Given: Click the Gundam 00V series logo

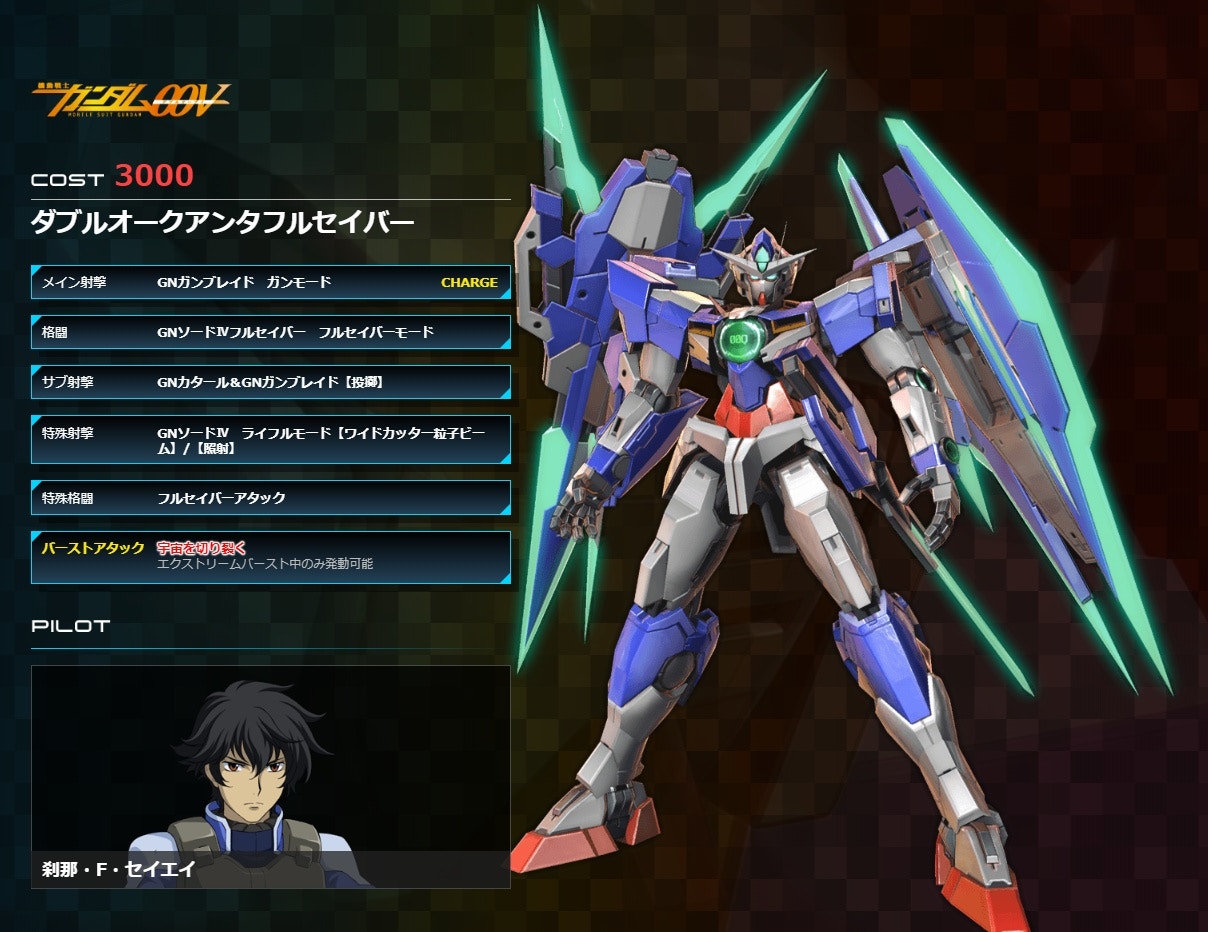Looking at the screenshot, I should (x=131, y=97).
